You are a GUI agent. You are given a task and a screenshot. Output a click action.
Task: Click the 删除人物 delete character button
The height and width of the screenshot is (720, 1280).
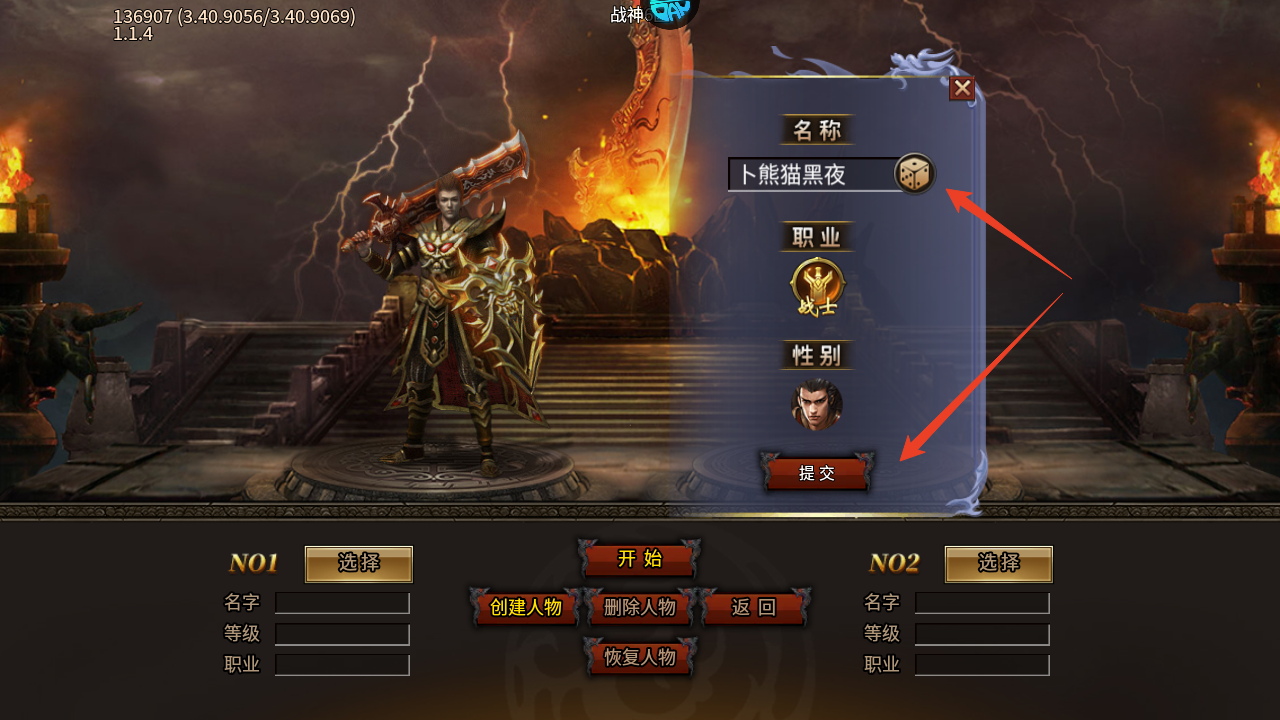click(639, 607)
